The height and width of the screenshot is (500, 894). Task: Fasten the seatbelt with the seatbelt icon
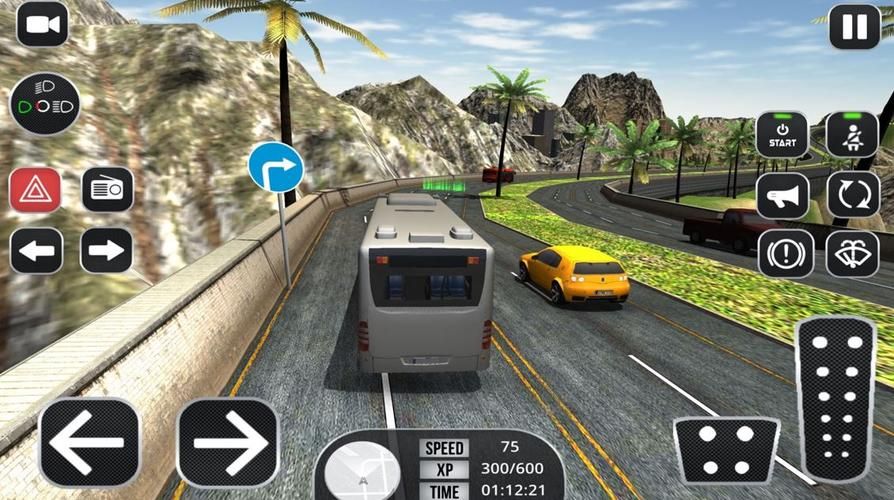(x=852, y=135)
